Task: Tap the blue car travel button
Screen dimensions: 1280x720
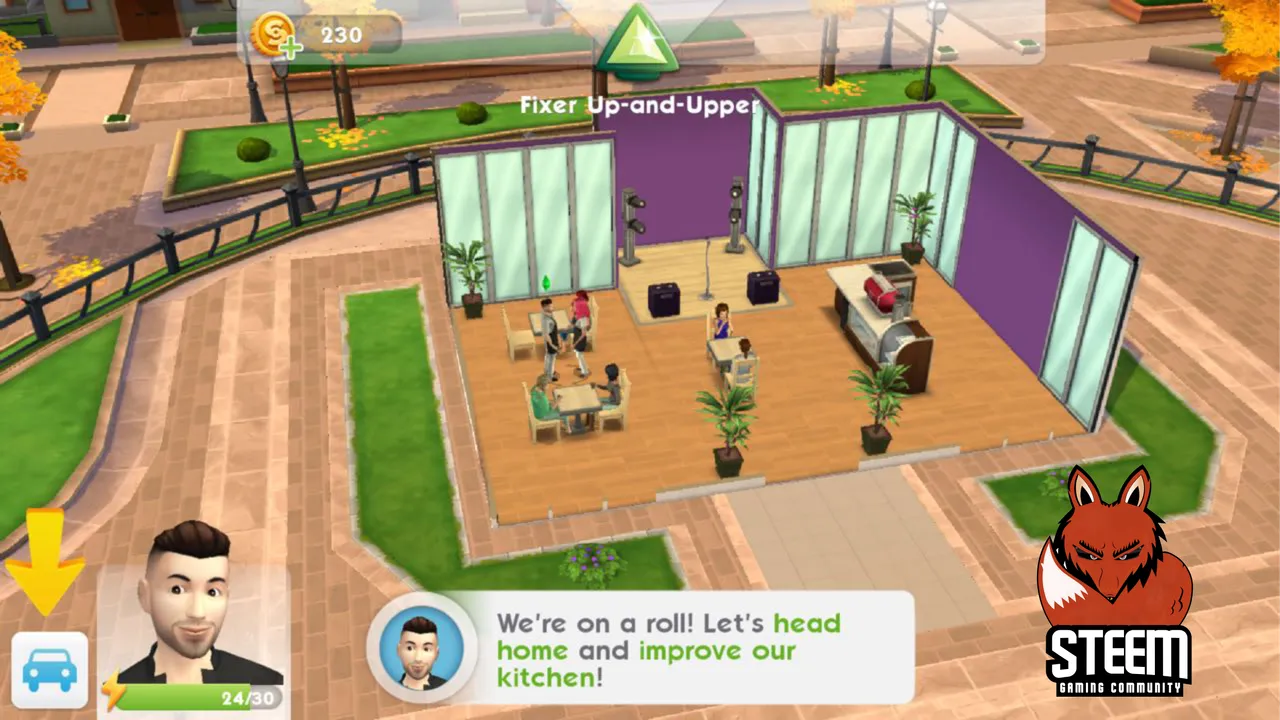Action: point(49,669)
